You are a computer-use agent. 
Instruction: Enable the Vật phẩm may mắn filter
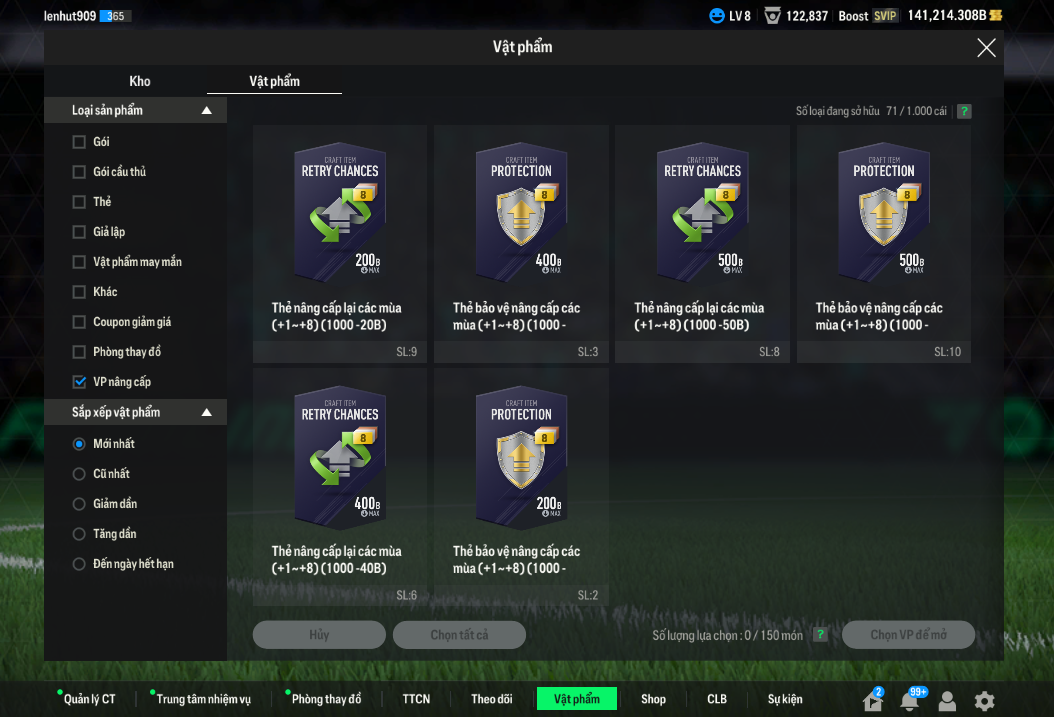[x=79, y=262]
